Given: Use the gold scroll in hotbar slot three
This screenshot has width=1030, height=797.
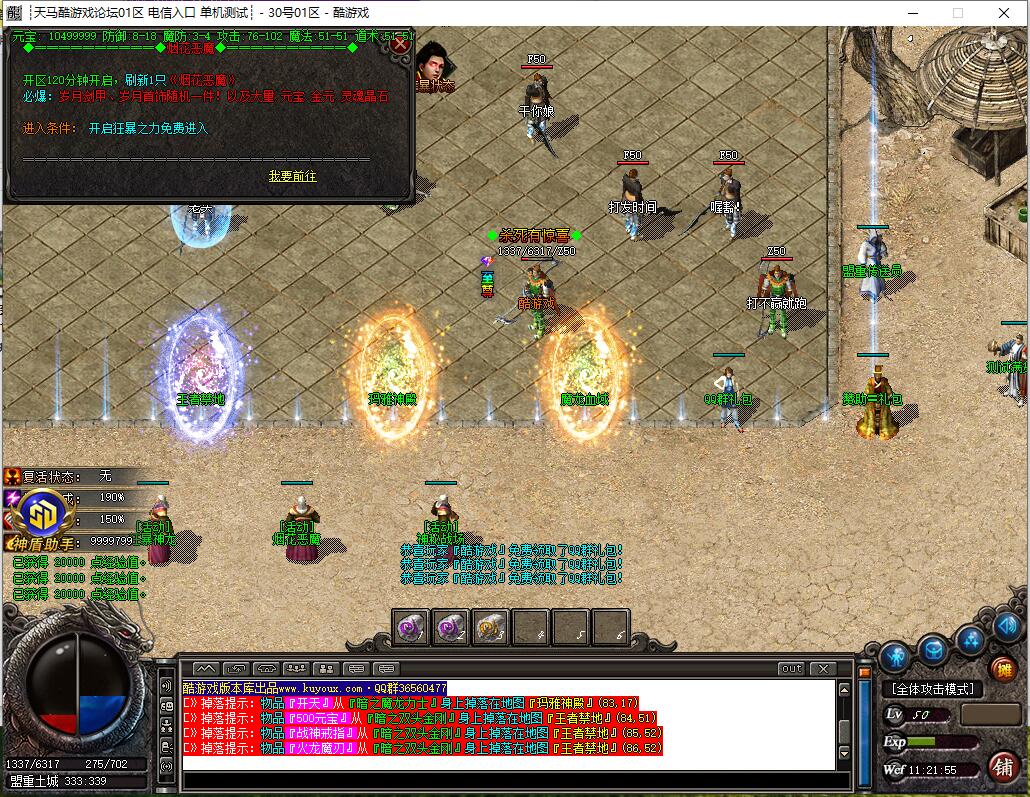Looking at the screenshot, I should 490,627.
